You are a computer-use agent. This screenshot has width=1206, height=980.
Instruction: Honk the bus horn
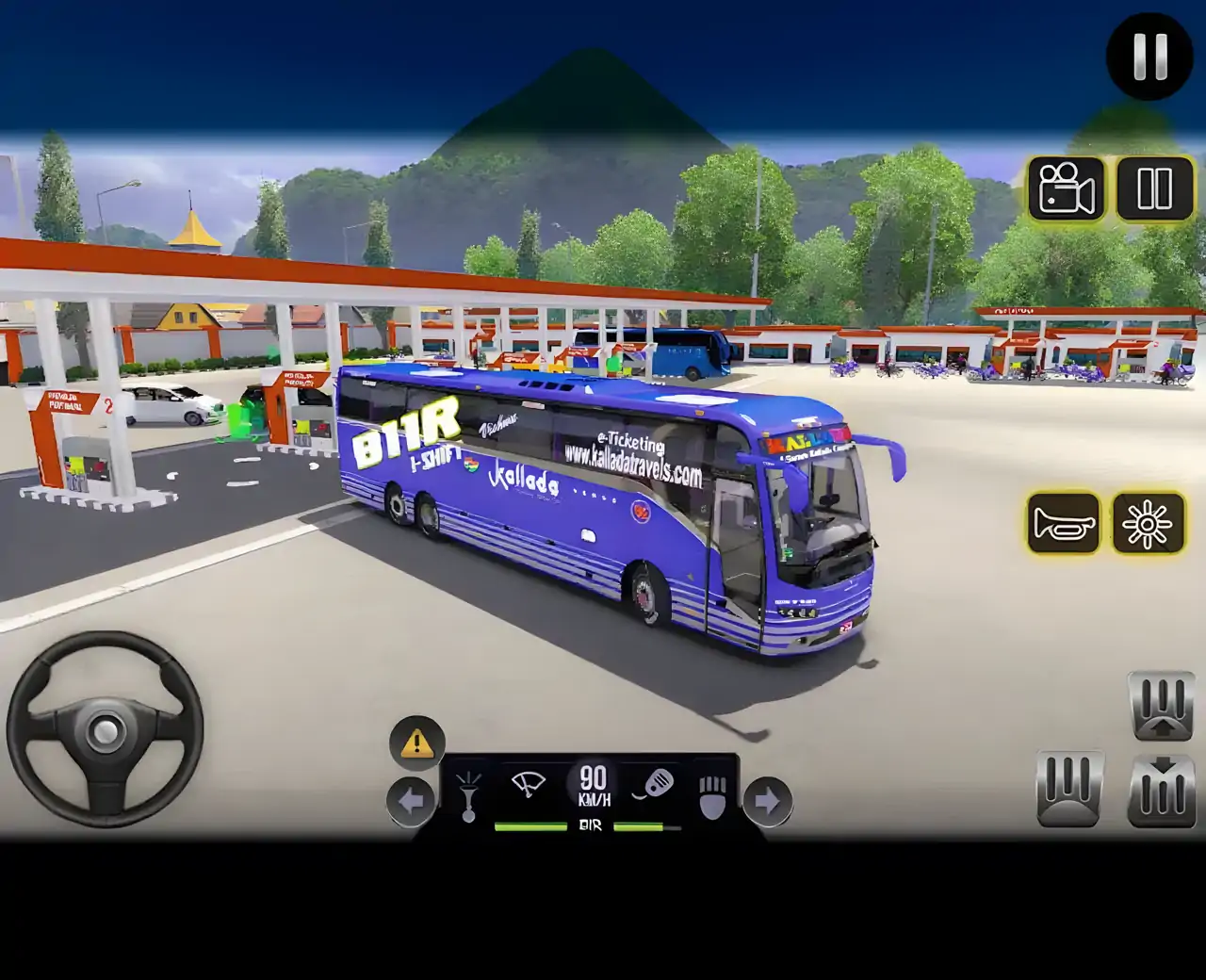coord(1064,522)
